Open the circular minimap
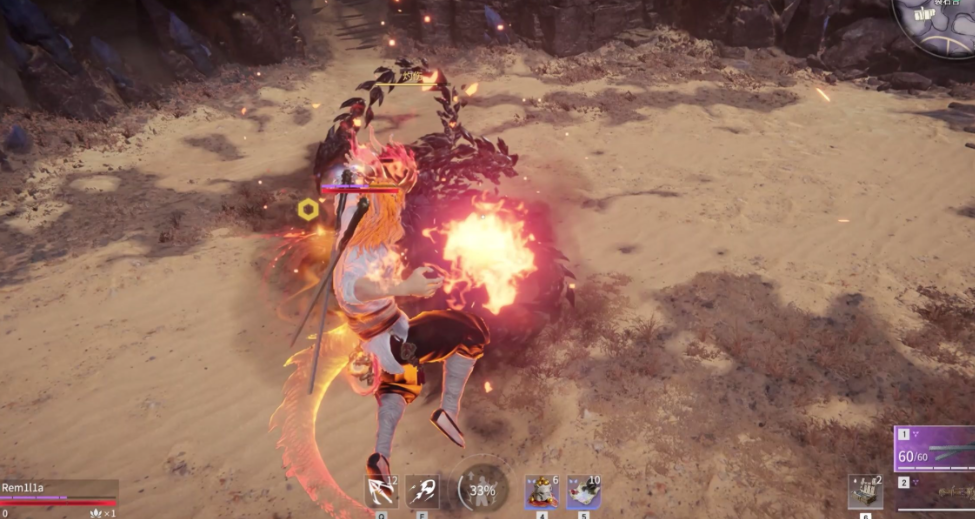The image size is (975, 519). coord(938,24)
